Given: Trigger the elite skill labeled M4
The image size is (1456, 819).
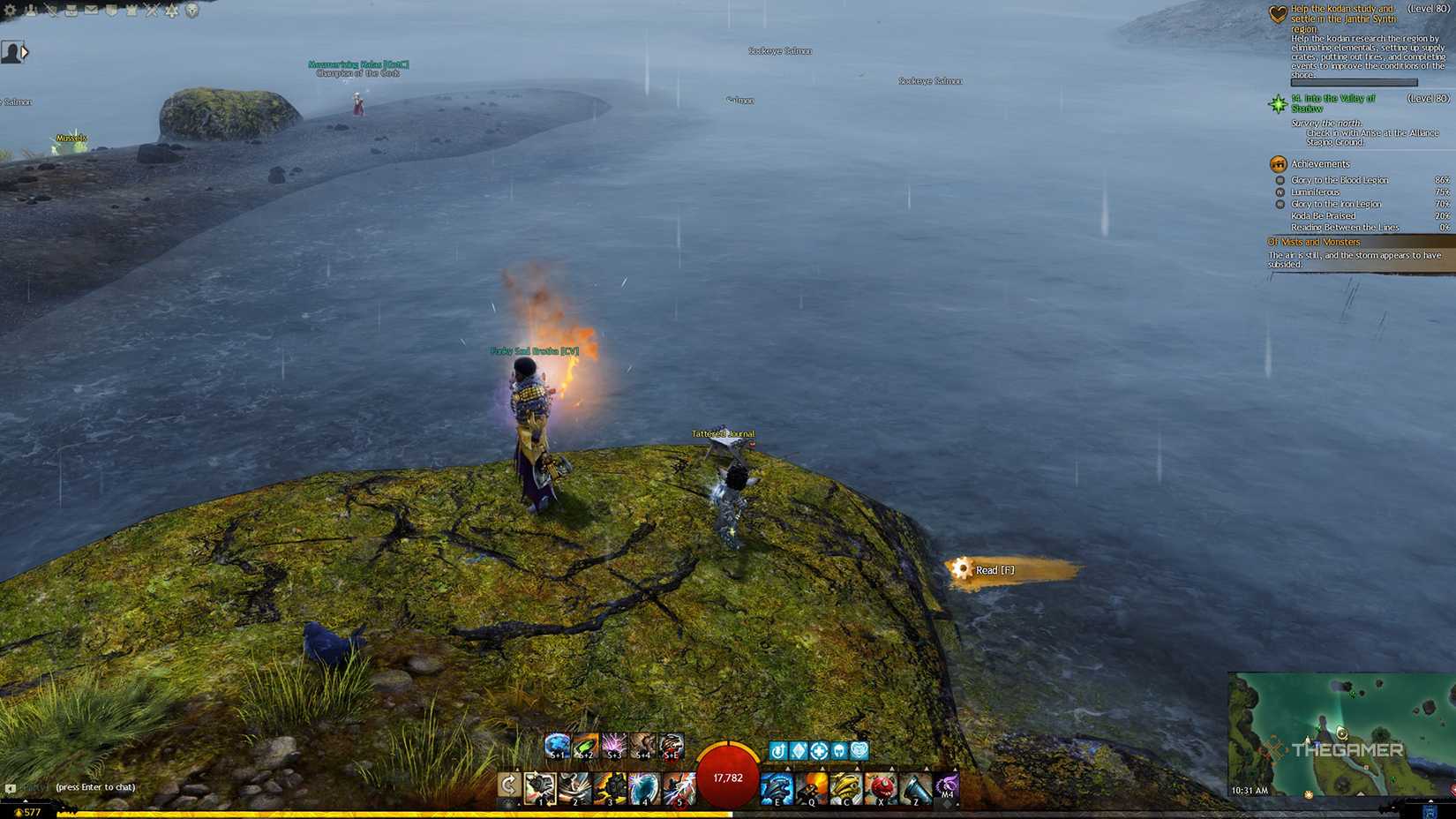Looking at the screenshot, I should pyautogui.click(x=946, y=785).
